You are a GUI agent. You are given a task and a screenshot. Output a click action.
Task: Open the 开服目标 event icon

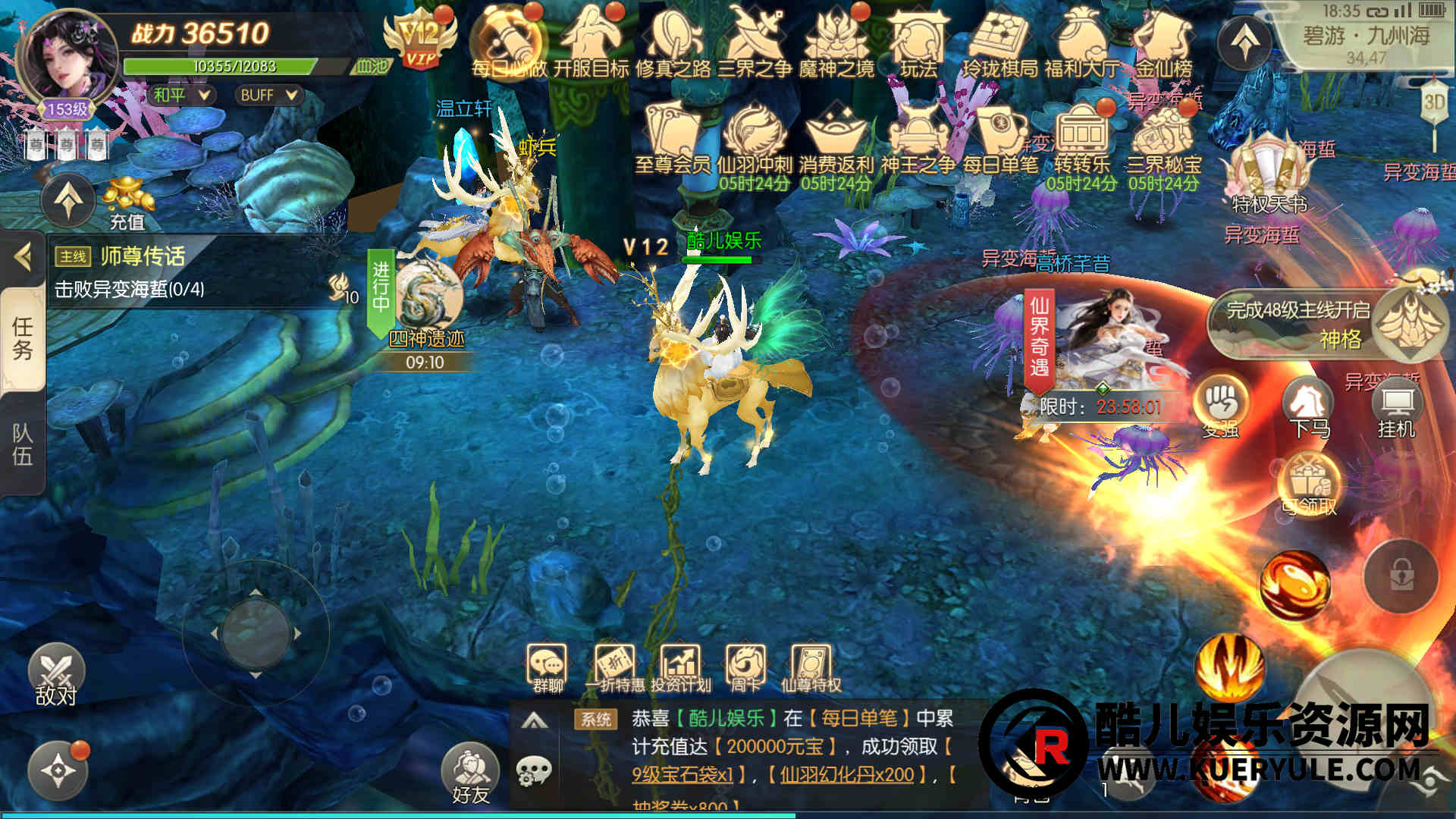[x=591, y=42]
